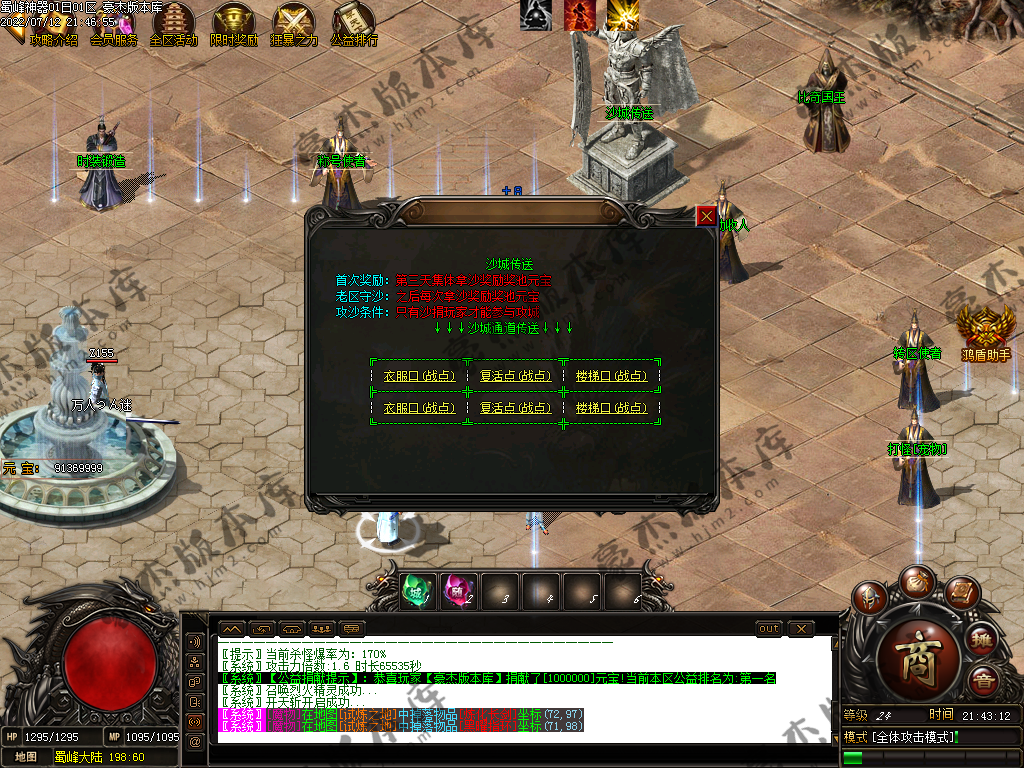Use the green gem in hotbar slot 1
This screenshot has height=768, width=1024.
pos(416,591)
